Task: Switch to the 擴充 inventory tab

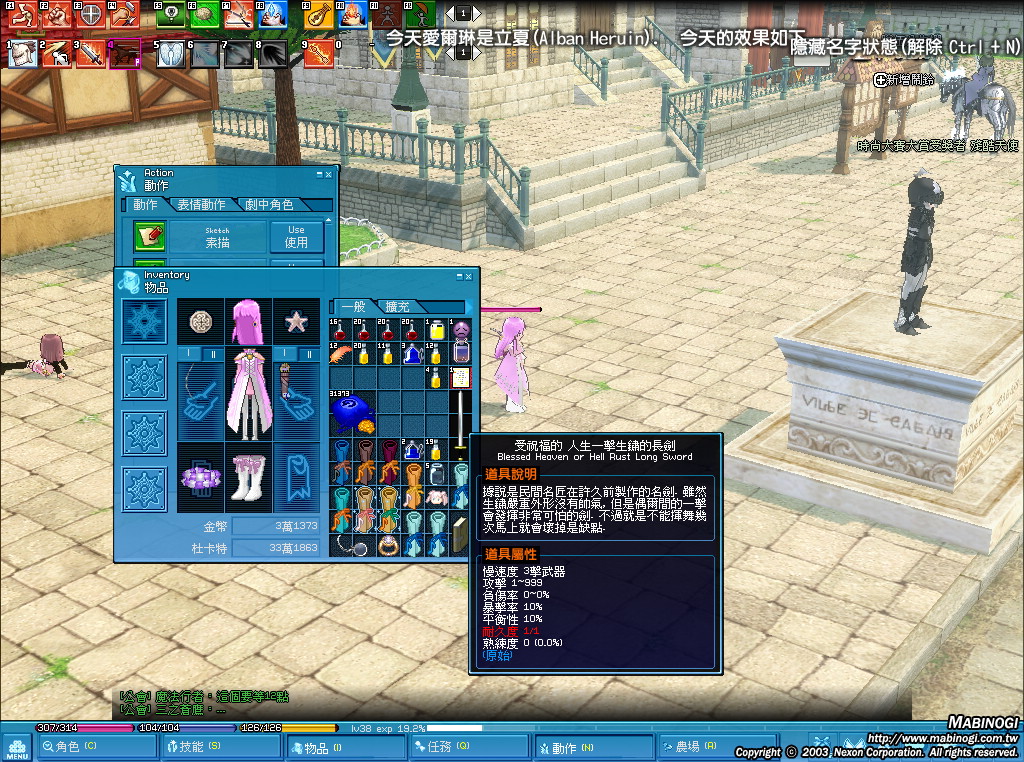Action: 397,307
